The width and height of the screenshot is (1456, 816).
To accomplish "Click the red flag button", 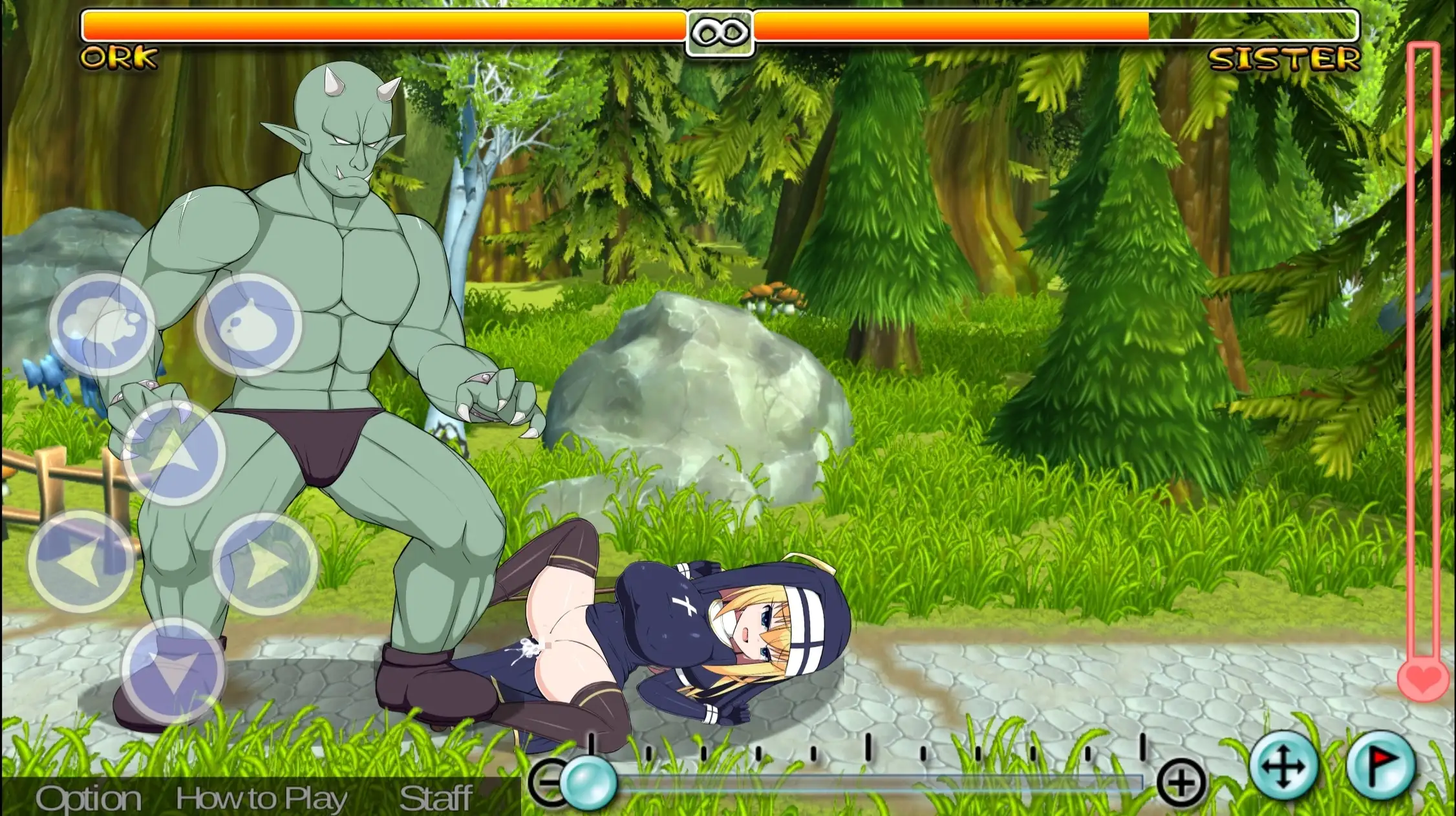I will click(1382, 766).
